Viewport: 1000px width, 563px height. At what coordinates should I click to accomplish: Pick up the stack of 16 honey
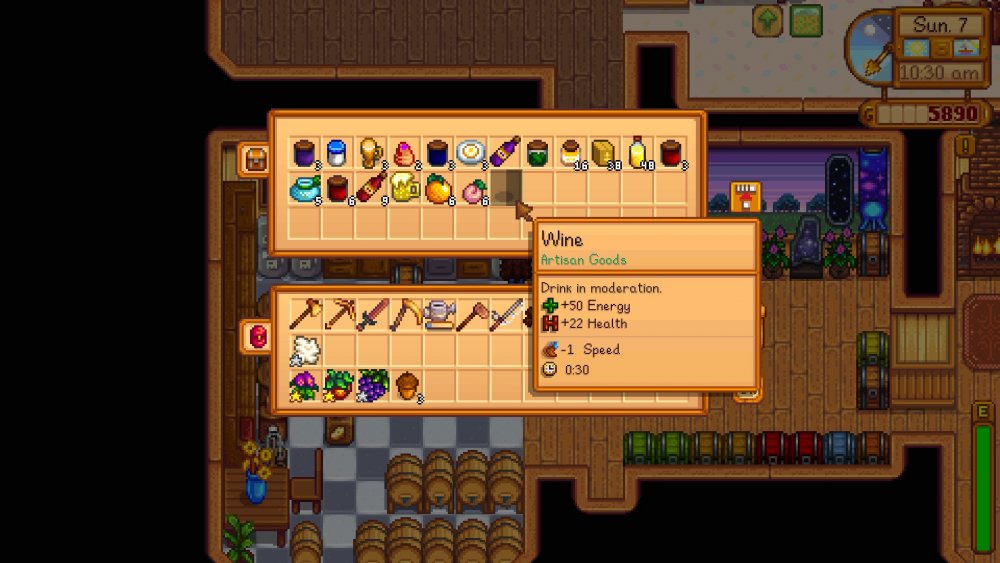[x=571, y=152]
